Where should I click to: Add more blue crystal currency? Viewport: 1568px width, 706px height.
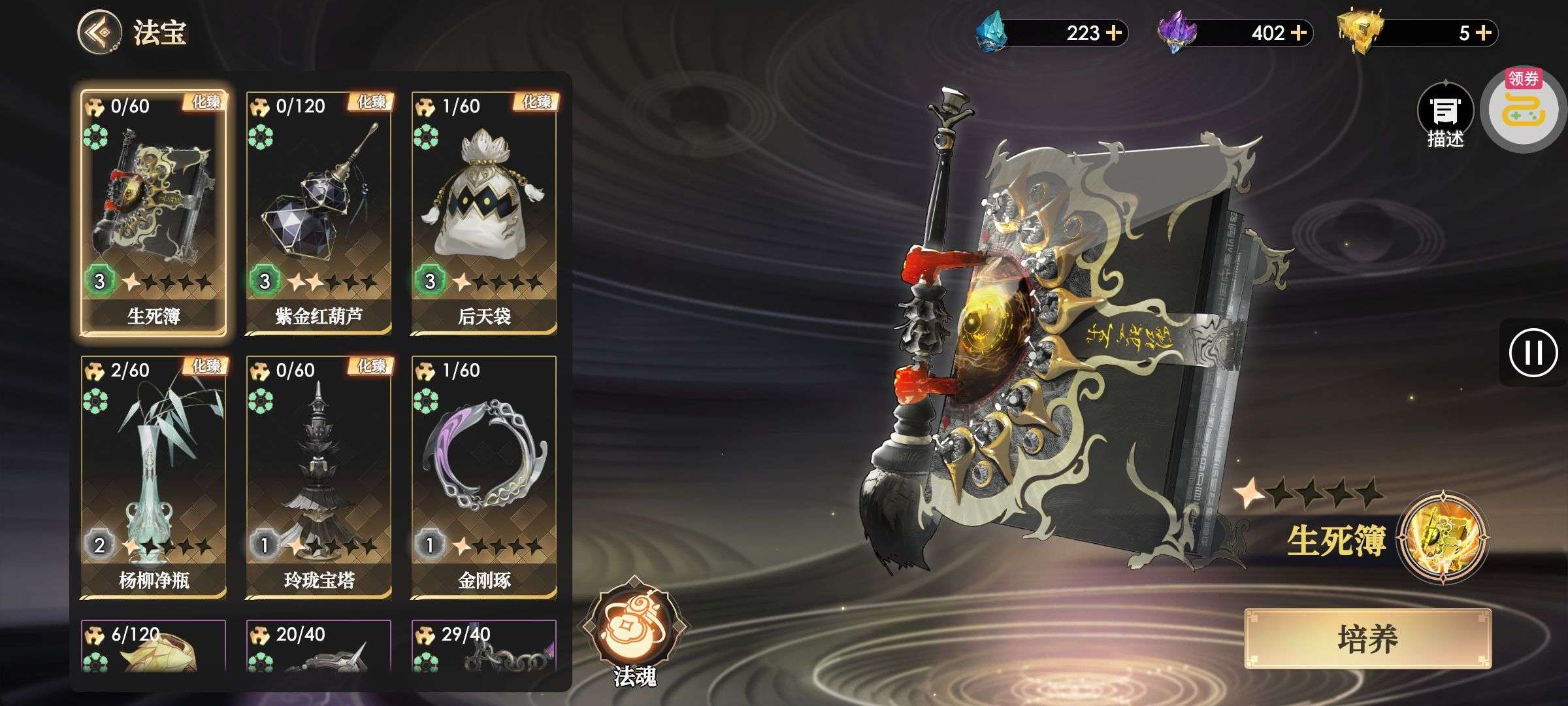1114,33
